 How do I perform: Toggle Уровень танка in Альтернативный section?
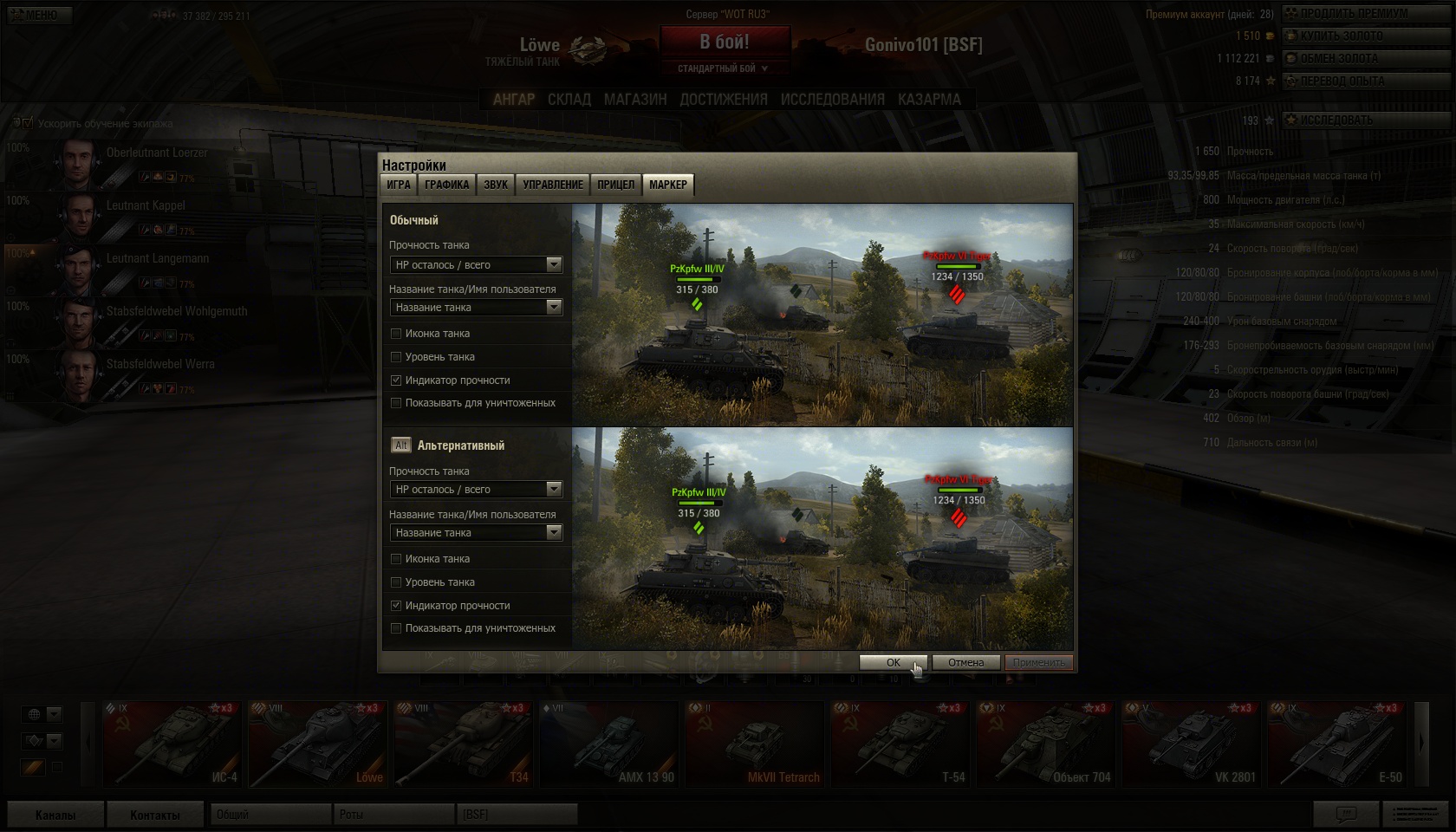(x=396, y=582)
